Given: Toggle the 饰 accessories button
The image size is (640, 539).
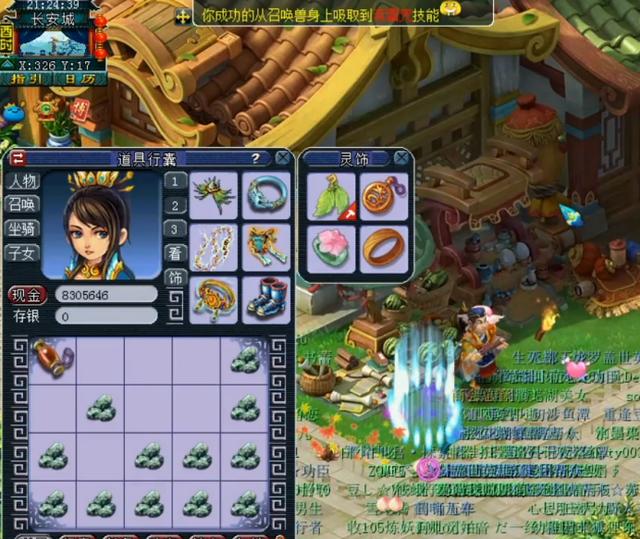Looking at the screenshot, I should point(175,277).
